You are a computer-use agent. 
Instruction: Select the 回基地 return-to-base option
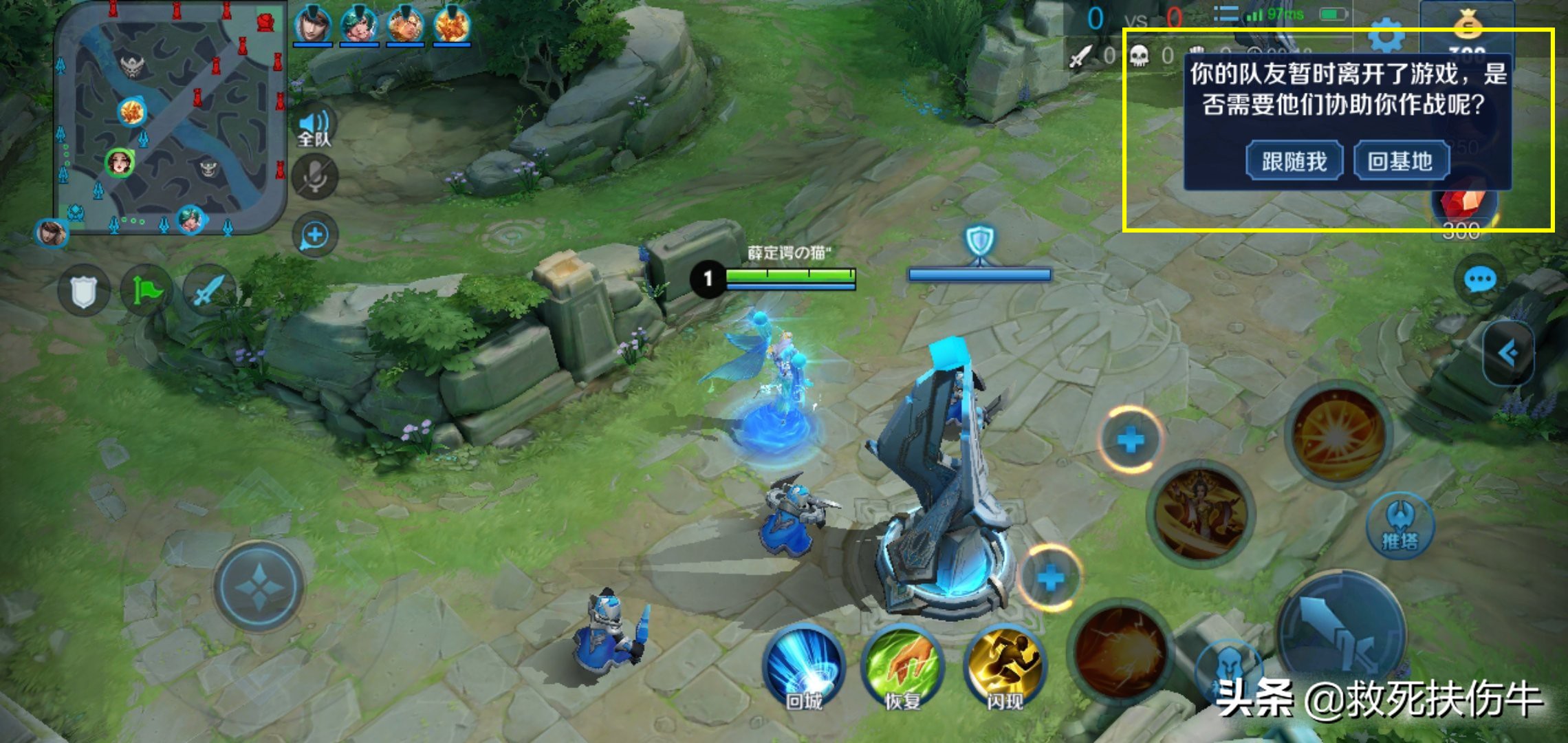click(x=1401, y=162)
